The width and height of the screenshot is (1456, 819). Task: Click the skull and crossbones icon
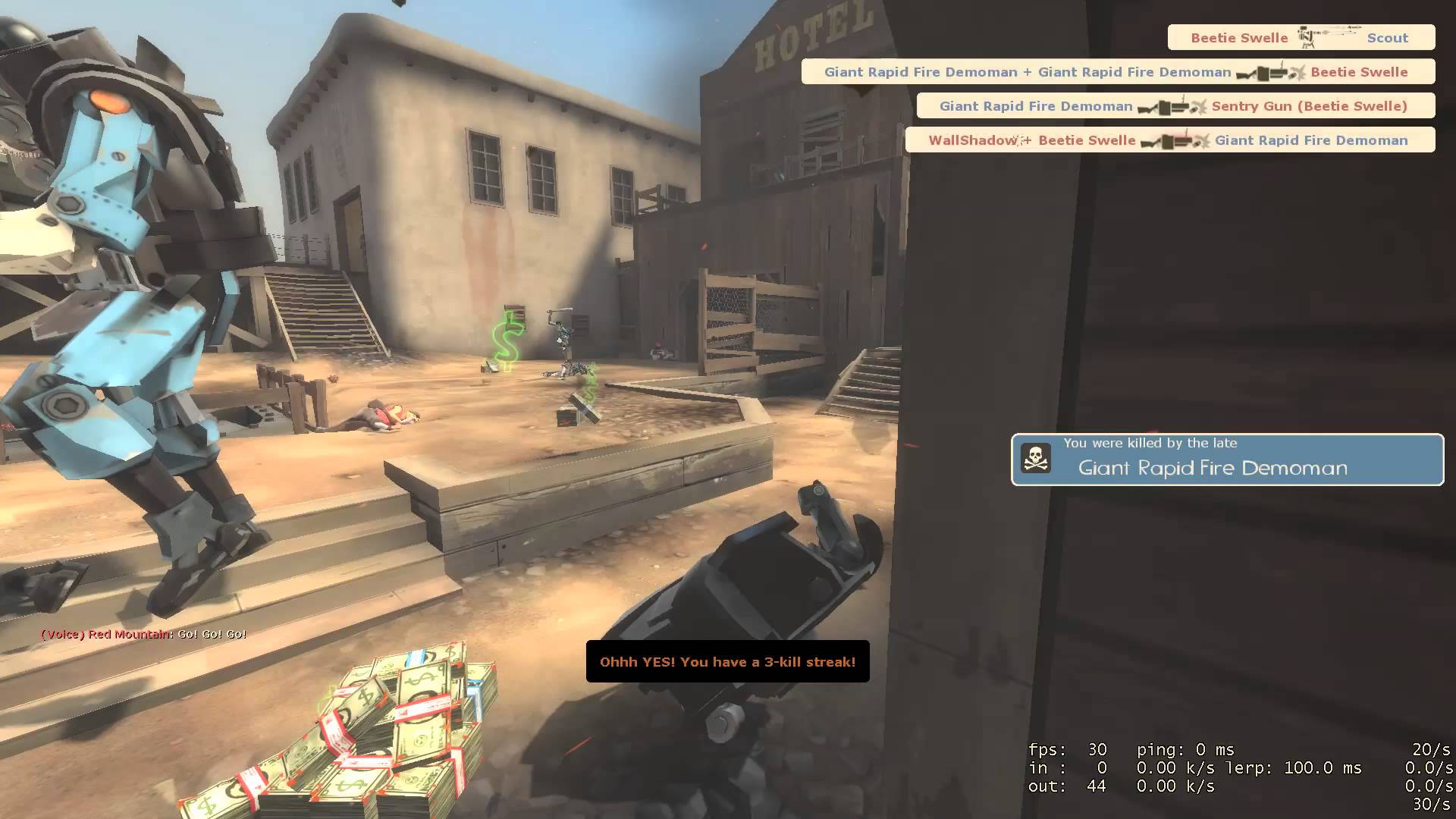(x=1035, y=459)
